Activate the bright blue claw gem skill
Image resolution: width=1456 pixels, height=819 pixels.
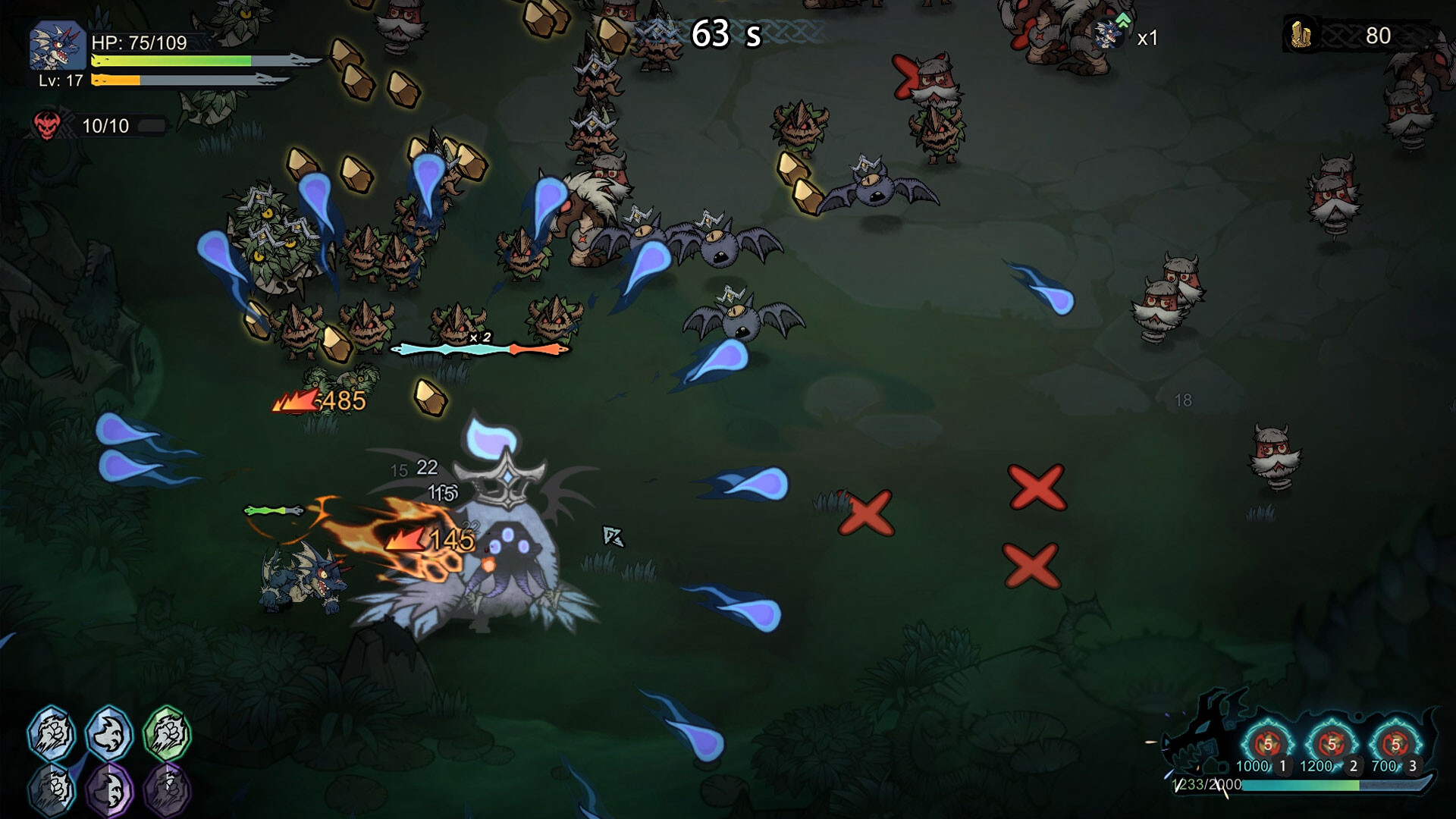(52, 733)
